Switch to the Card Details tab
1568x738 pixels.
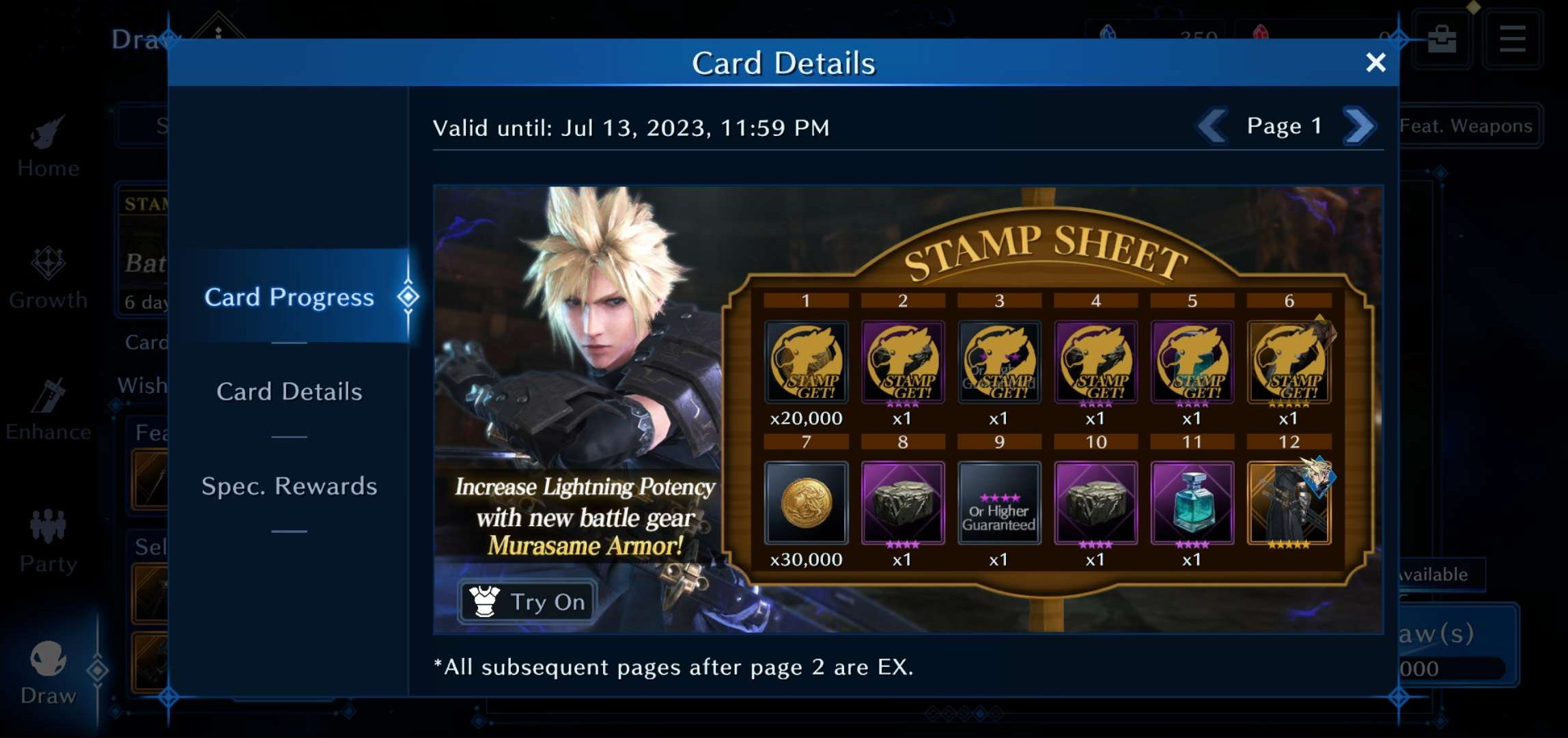tap(290, 392)
